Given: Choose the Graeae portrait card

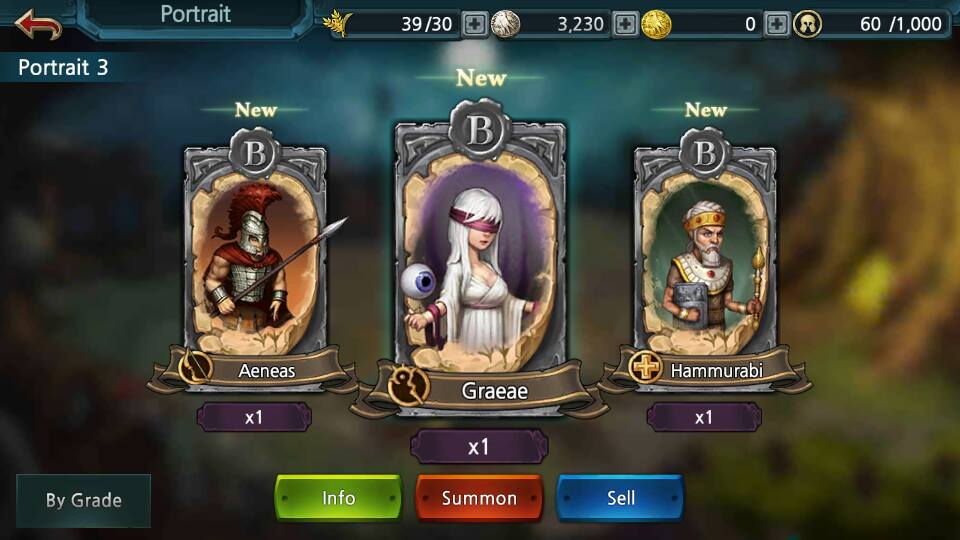Looking at the screenshot, I should tap(480, 260).
